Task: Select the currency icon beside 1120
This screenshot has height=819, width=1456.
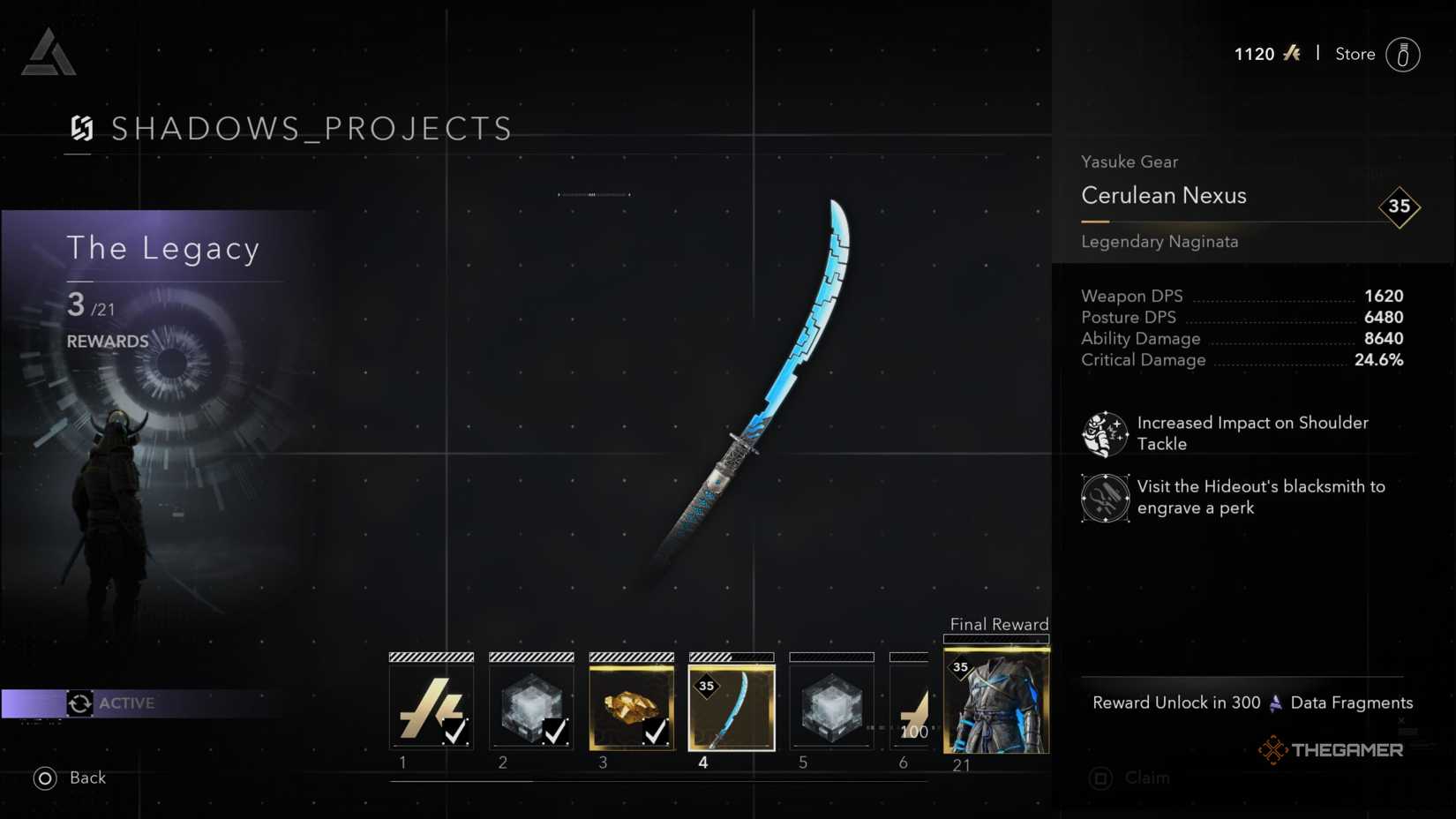Action: (1294, 54)
